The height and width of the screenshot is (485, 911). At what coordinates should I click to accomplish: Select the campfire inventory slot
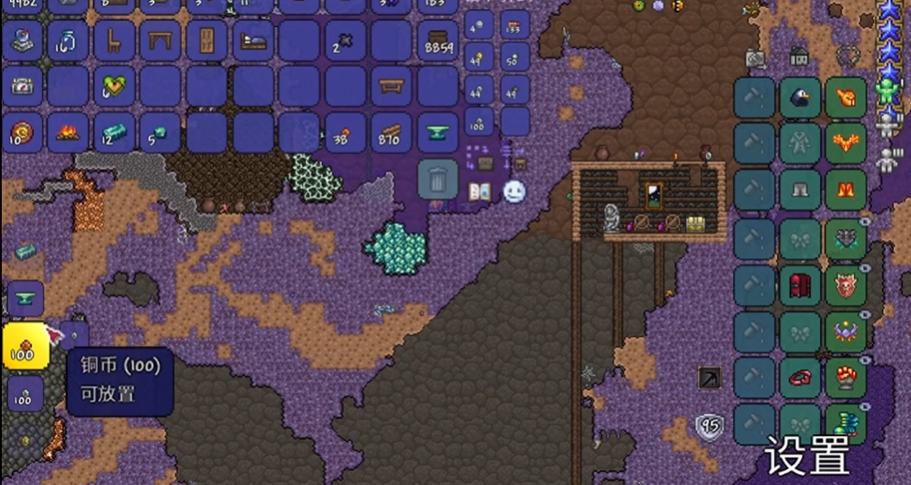(x=68, y=132)
